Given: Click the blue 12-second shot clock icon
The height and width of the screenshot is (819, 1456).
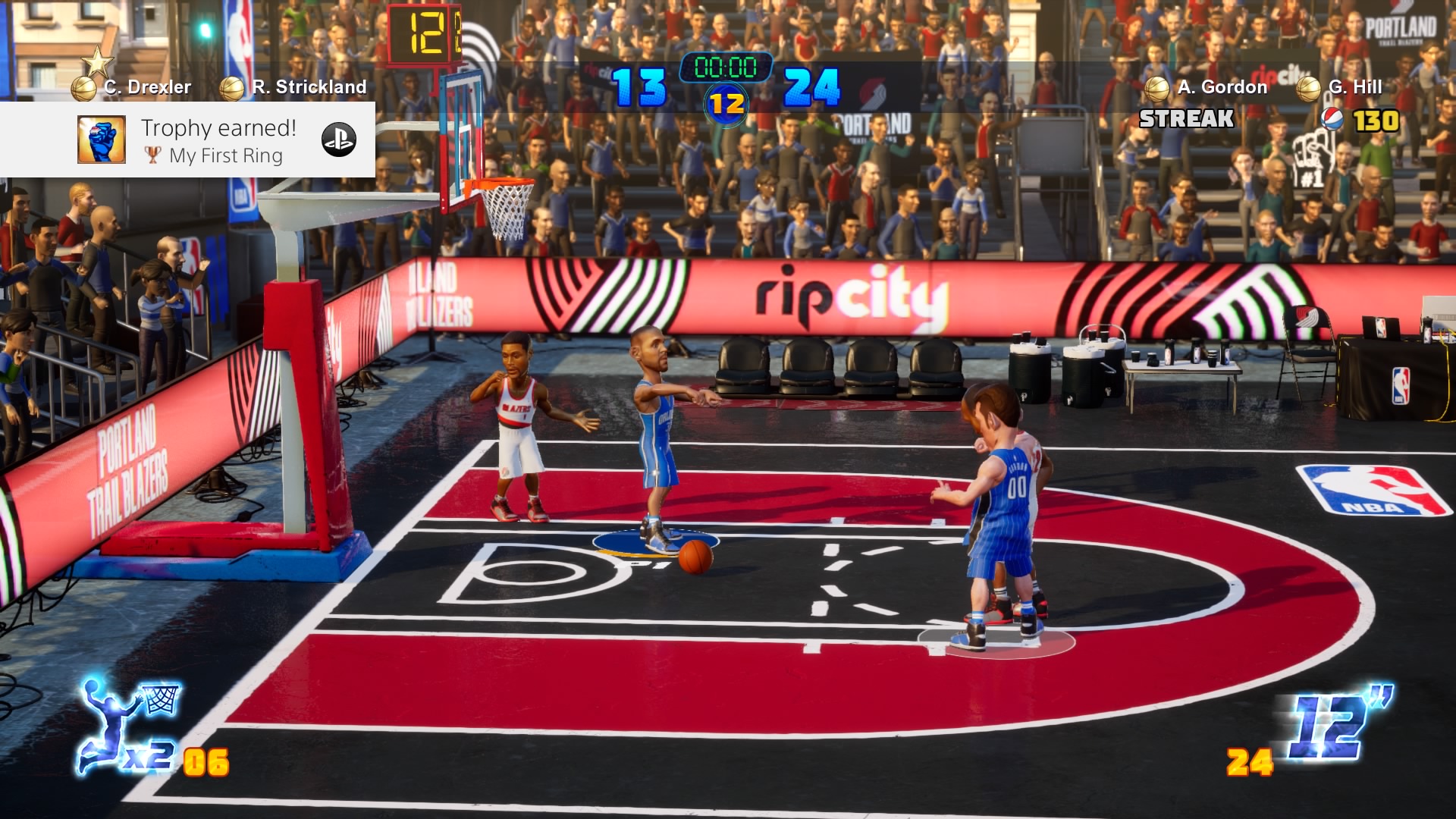Looking at the screenshot, I should 1338,724.
